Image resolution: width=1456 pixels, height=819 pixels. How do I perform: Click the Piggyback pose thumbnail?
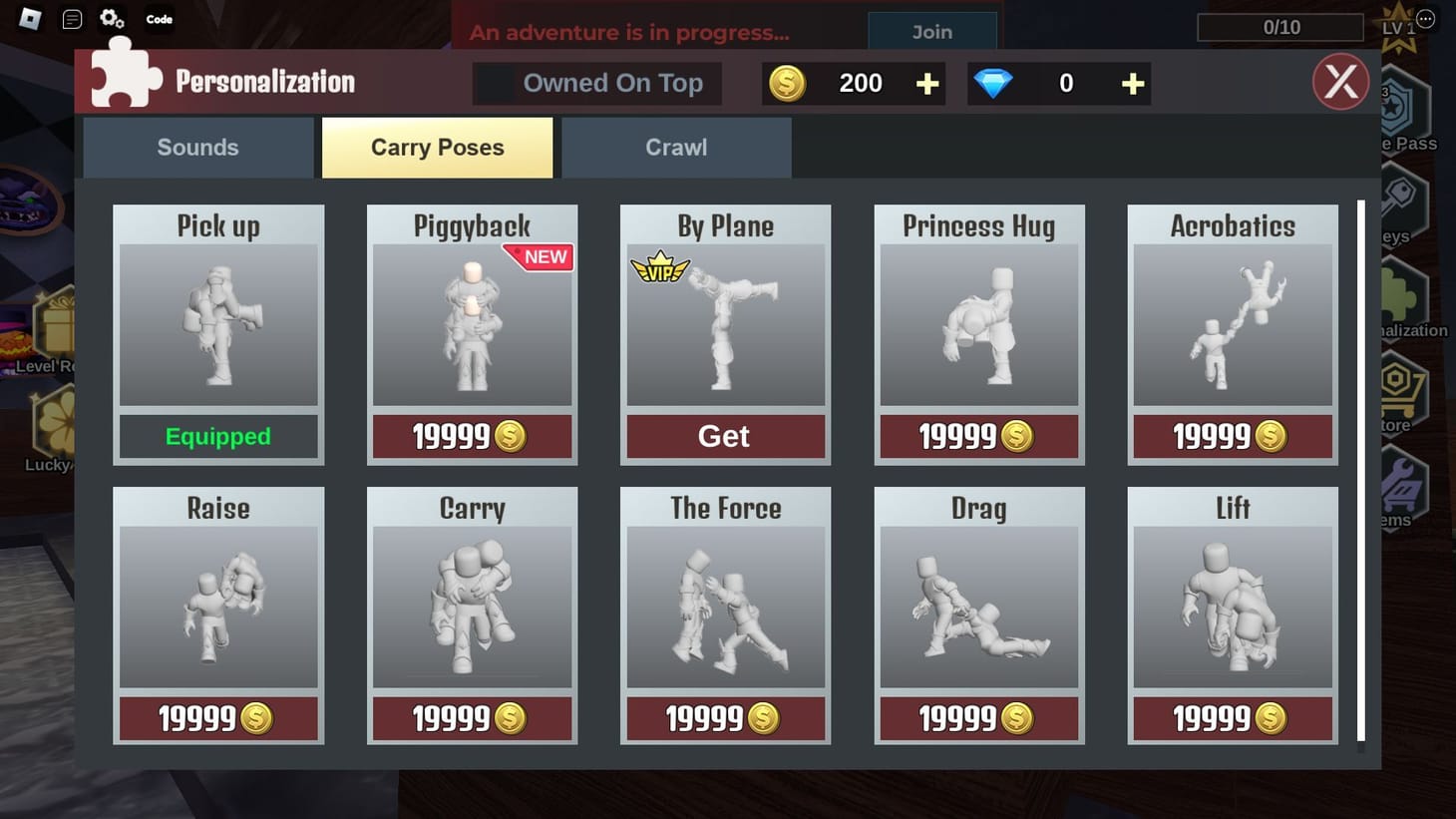[x=472, y=324]
